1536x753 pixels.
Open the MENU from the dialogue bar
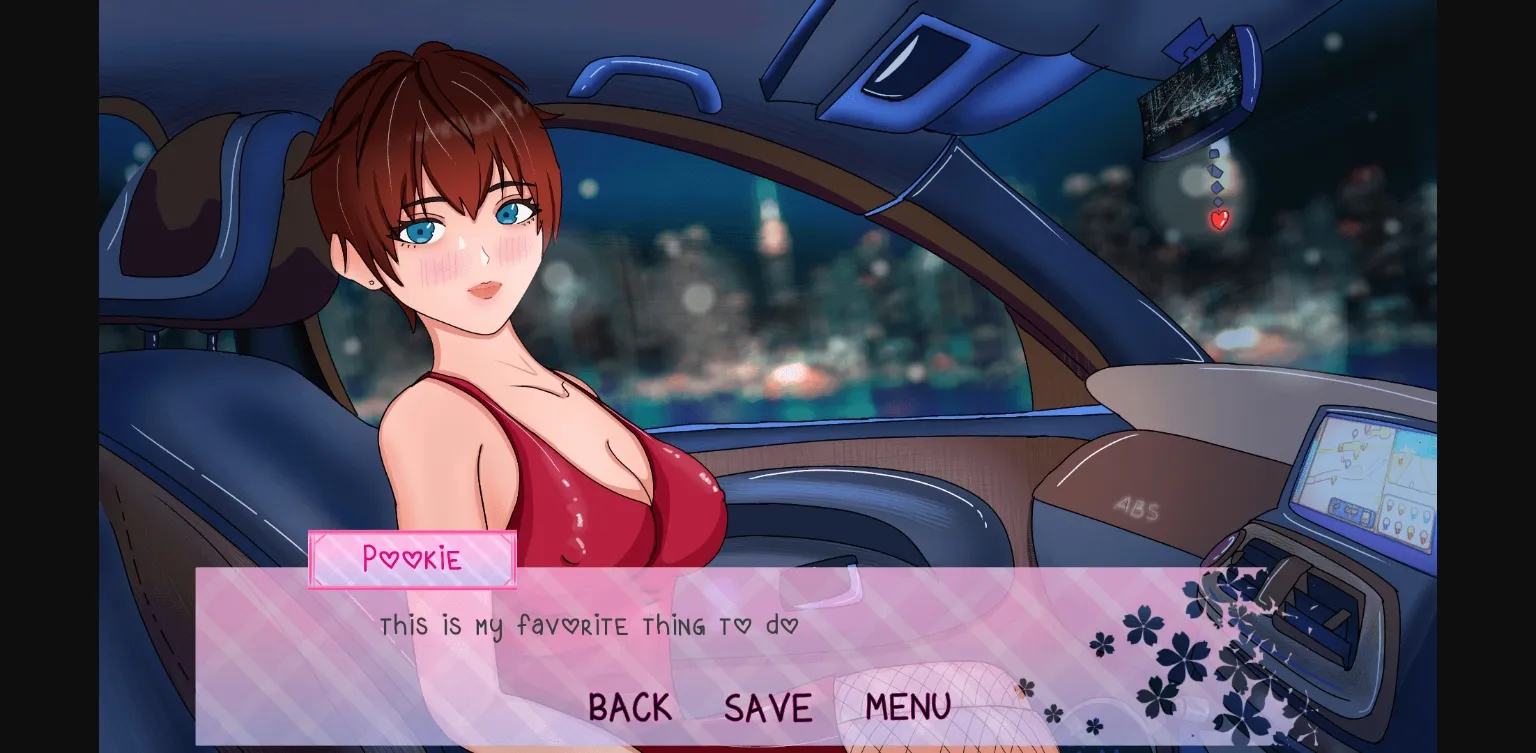(x=906, y=707)
